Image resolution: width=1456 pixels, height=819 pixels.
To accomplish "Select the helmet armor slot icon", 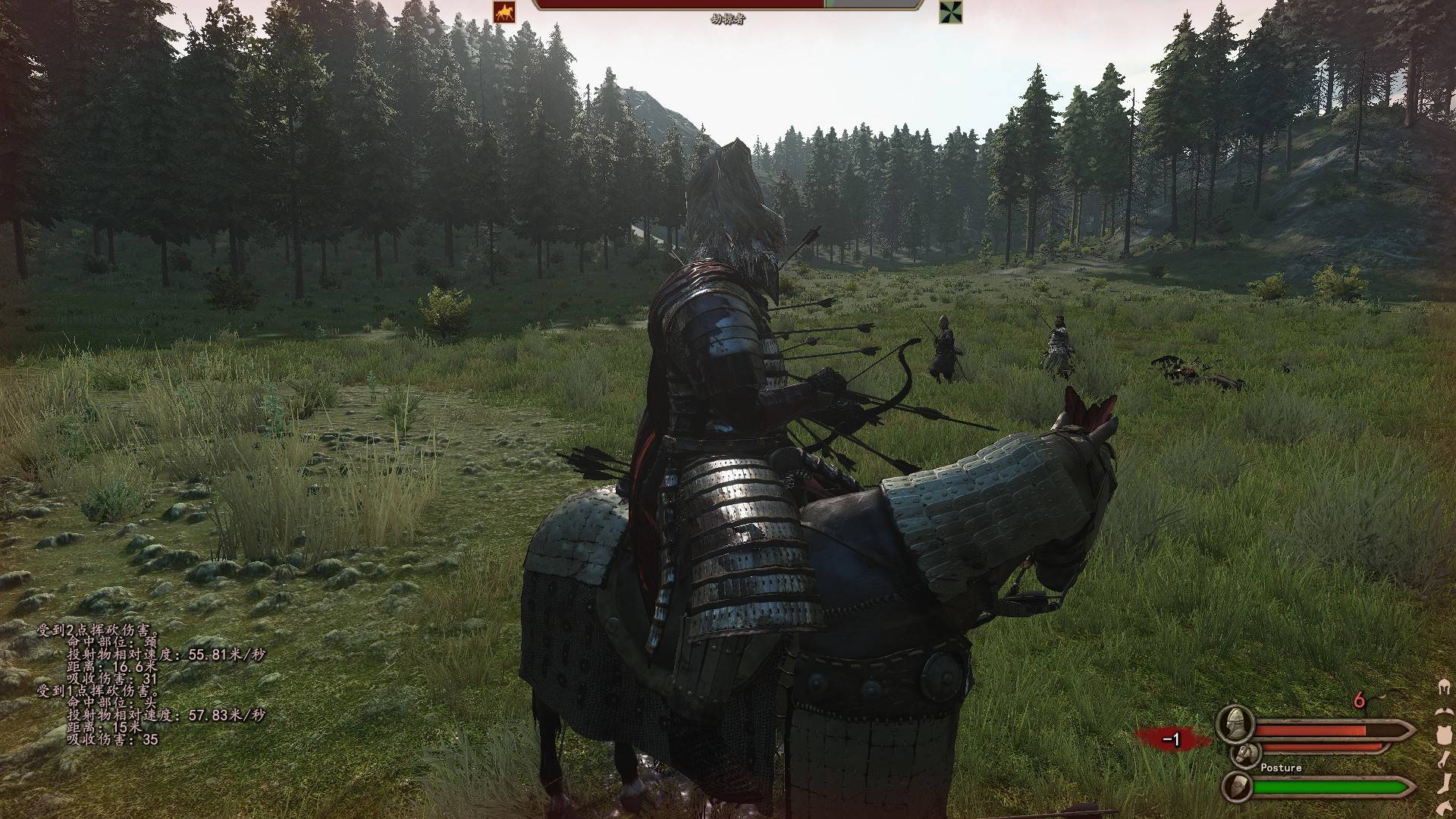I will coord(1444,688).
